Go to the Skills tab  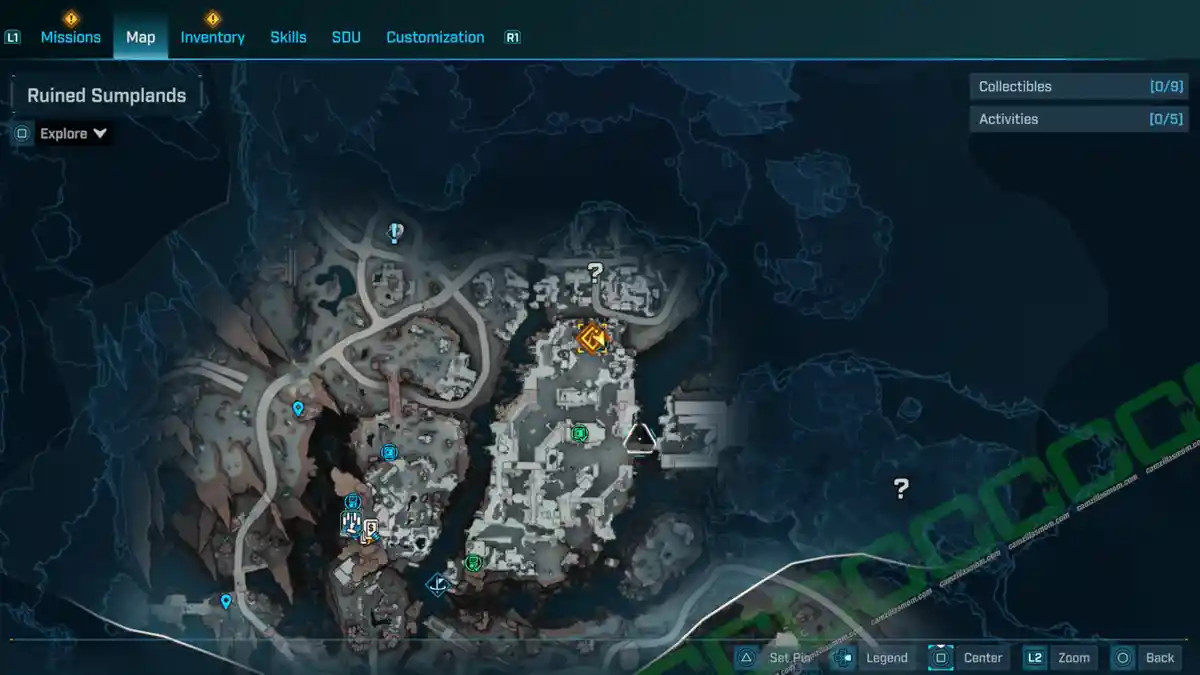[288, 37]
